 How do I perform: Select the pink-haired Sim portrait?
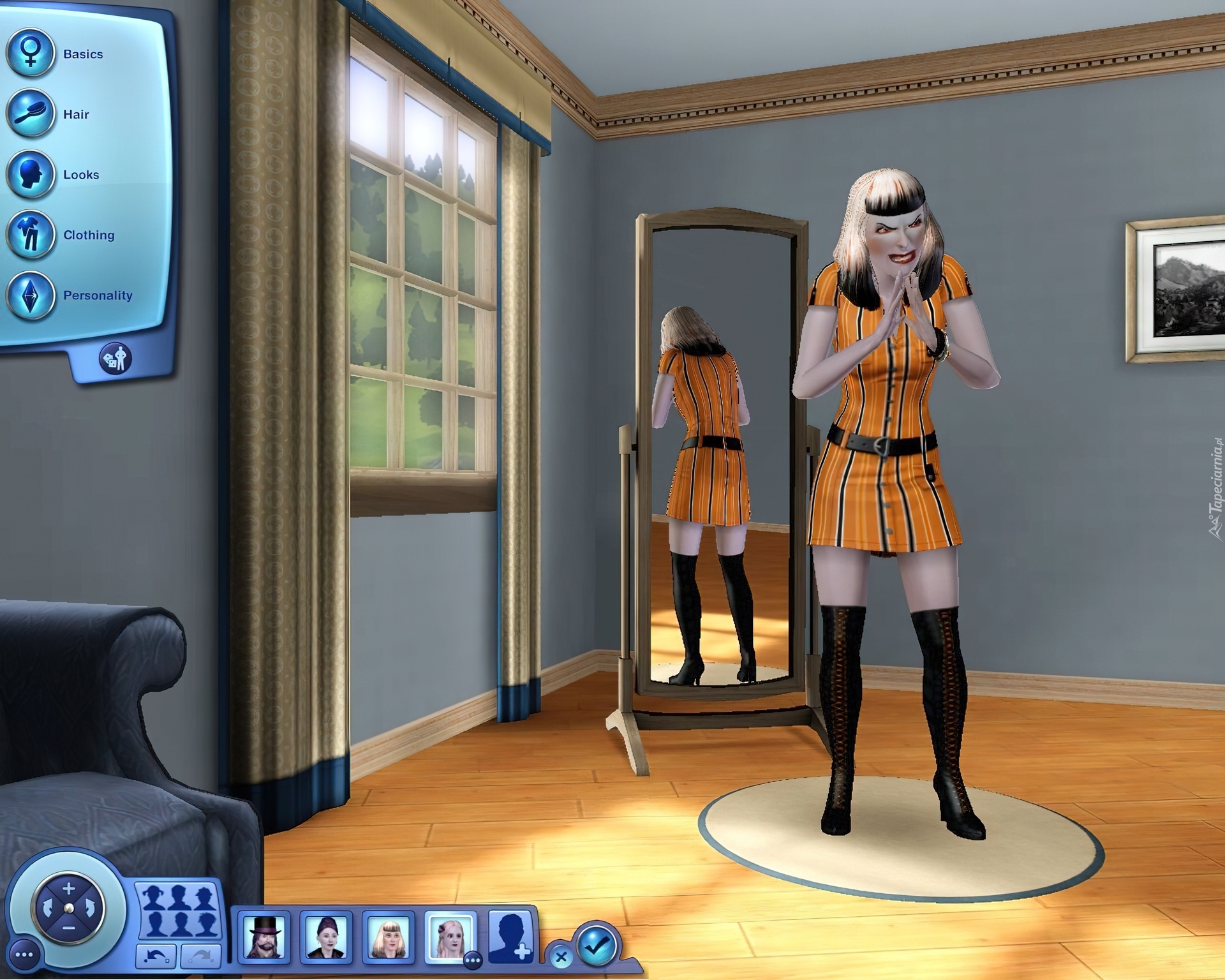click(450, 937)
